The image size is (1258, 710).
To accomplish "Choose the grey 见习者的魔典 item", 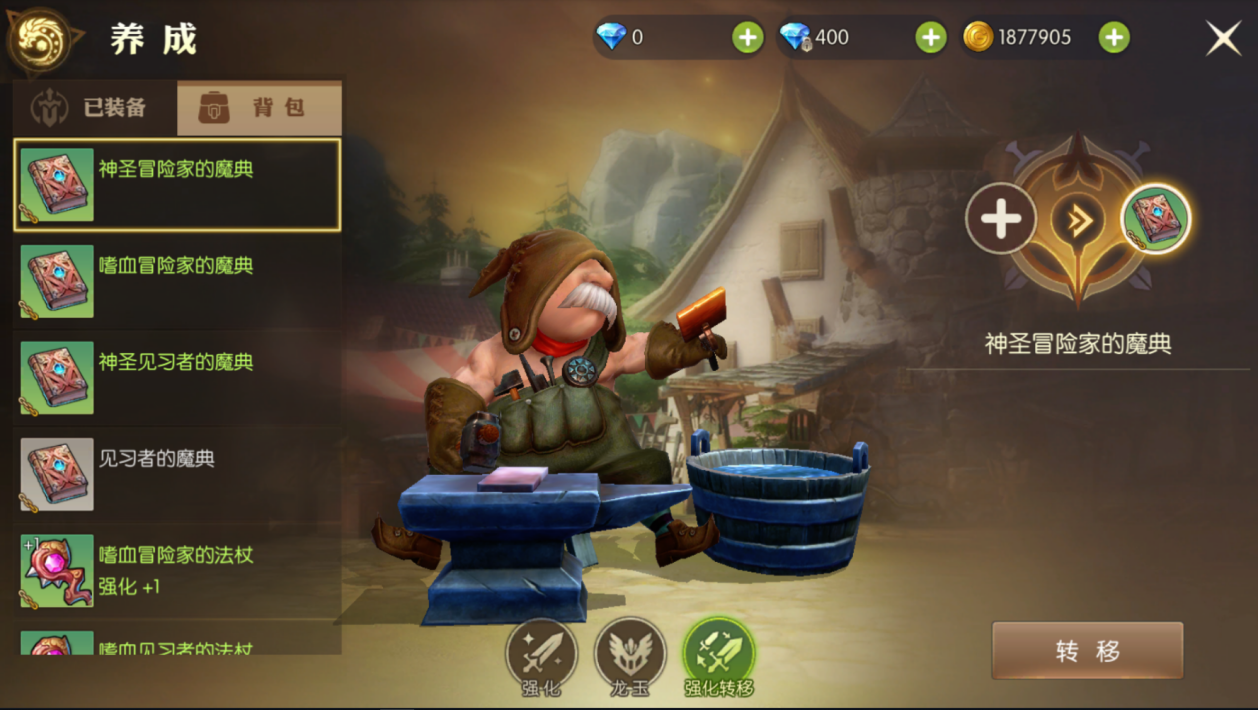I will point(177,474).
